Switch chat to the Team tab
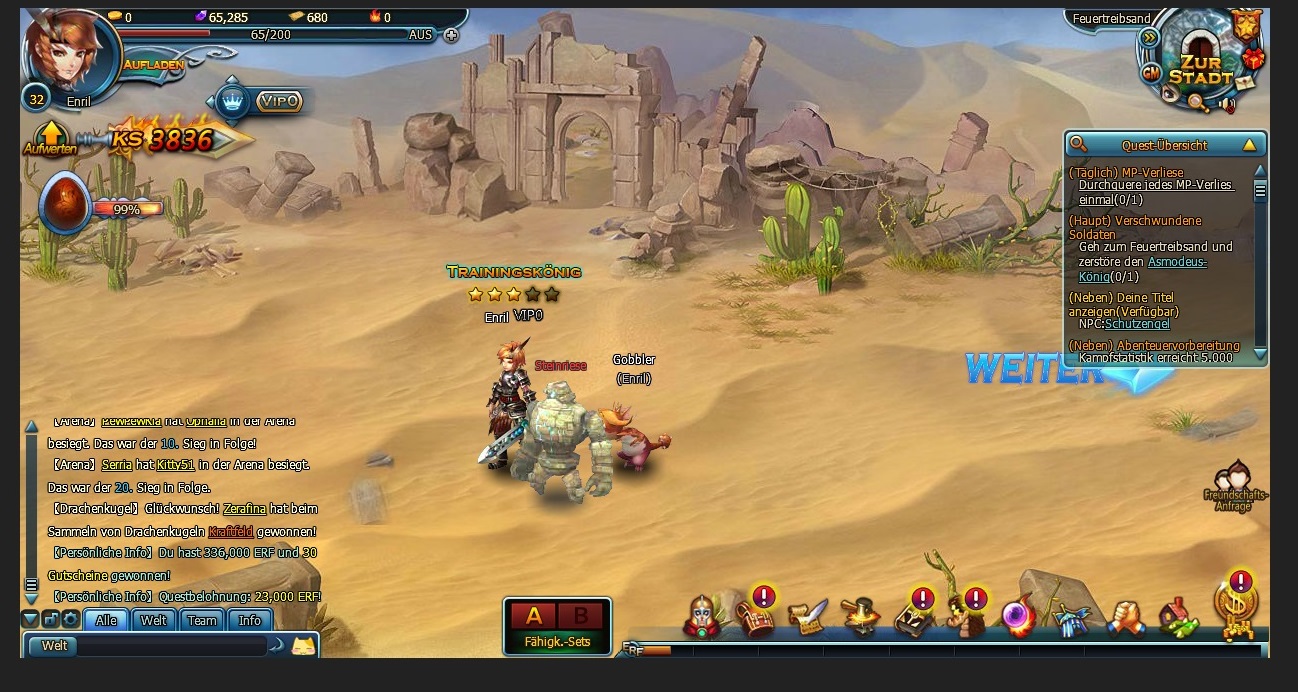This screenshot has width=1298, height=692. pos(202,620)
